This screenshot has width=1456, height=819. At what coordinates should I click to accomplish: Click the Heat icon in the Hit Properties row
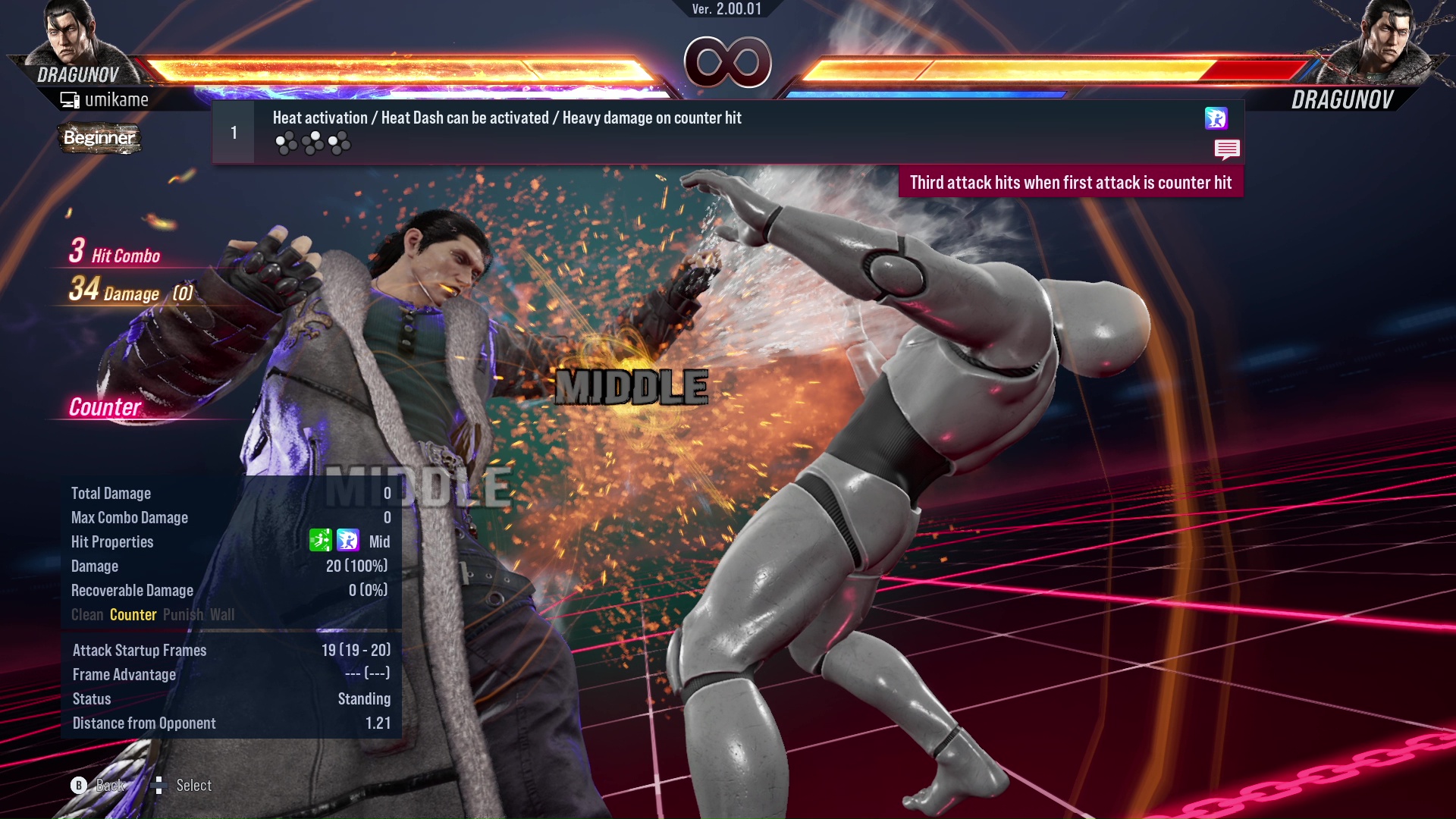tap(348, 540)
